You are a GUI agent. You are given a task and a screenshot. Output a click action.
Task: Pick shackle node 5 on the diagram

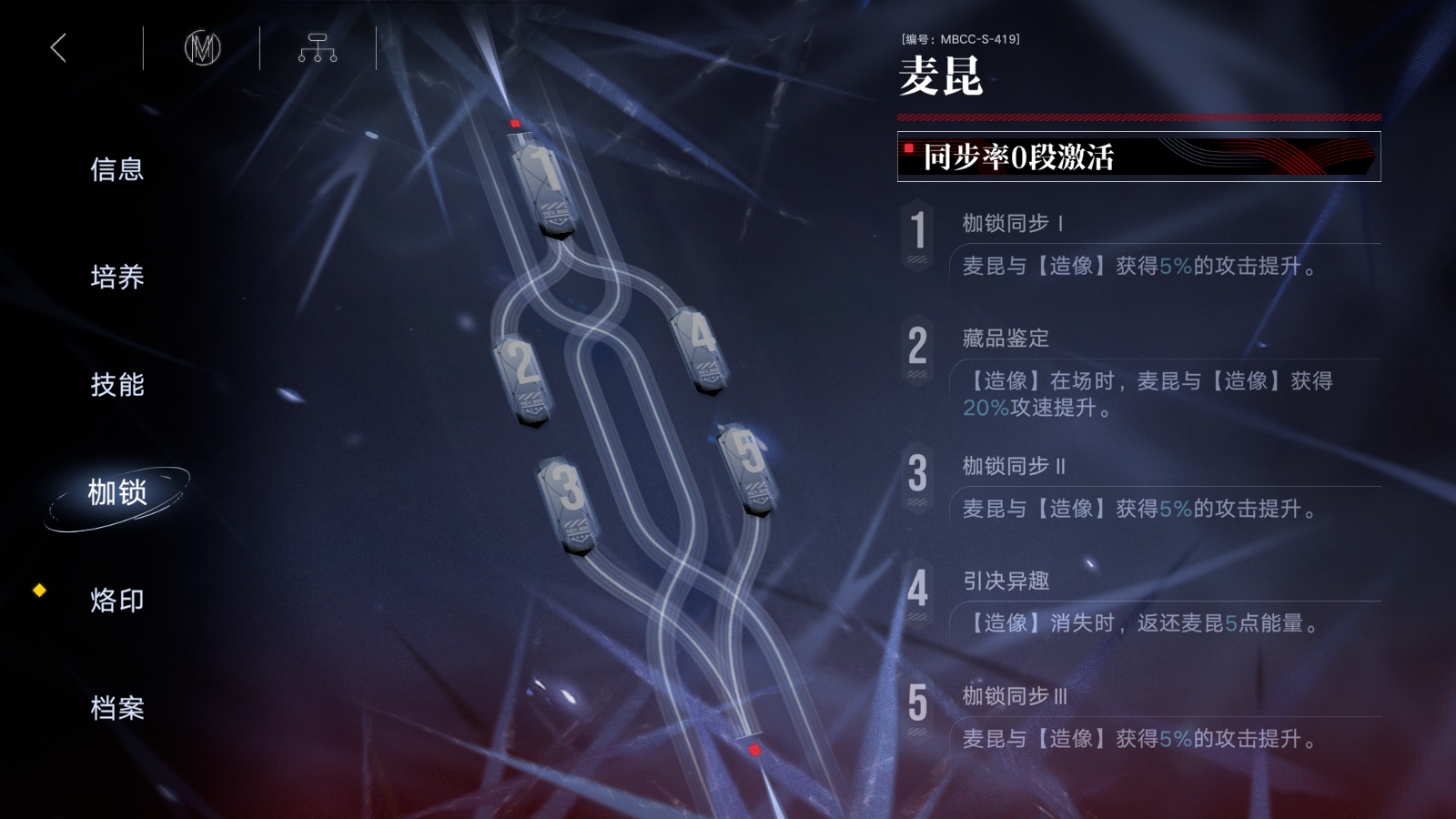[x=748, y=469]
